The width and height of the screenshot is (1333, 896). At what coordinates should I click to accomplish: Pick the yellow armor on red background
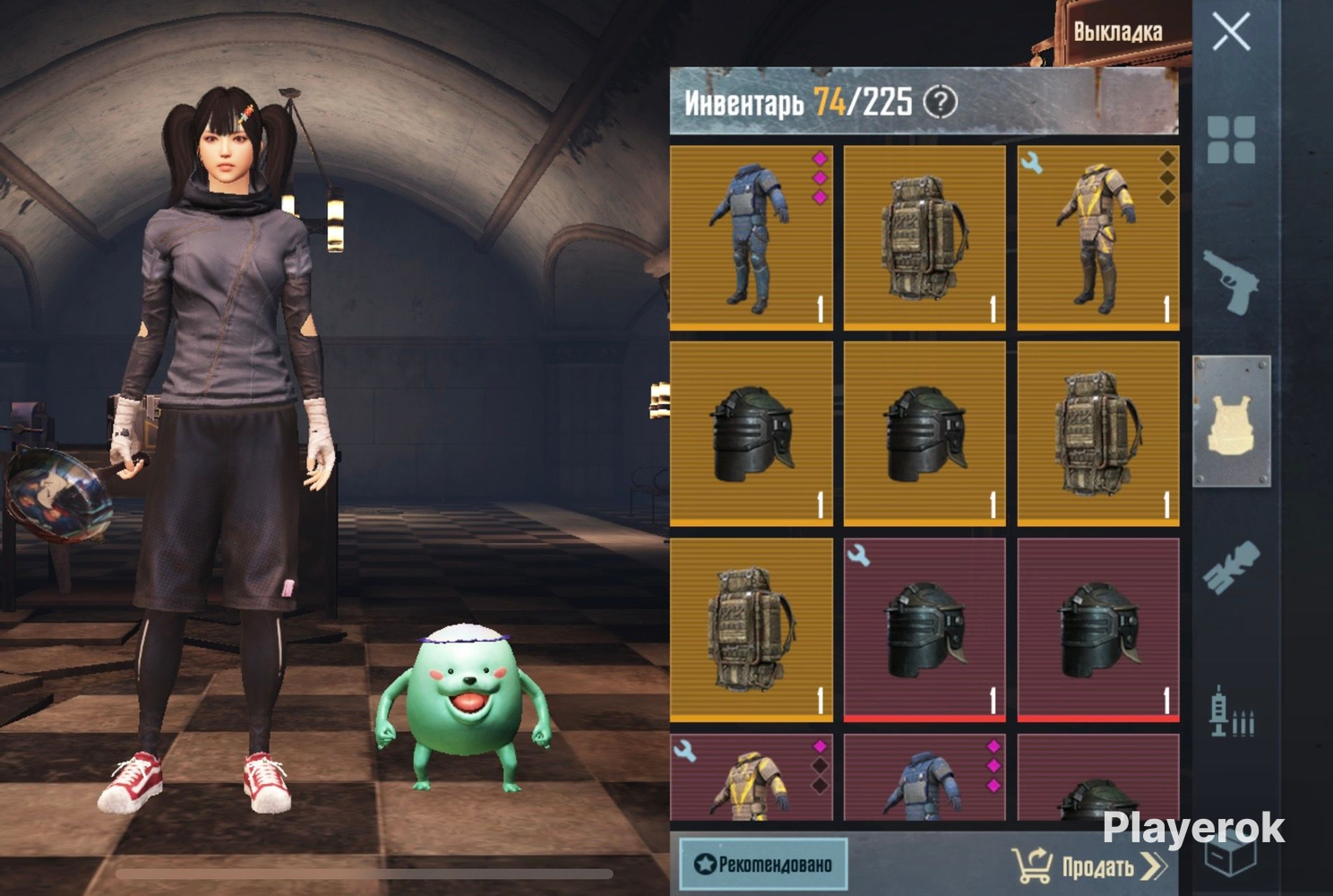click(x=751, y=778)
